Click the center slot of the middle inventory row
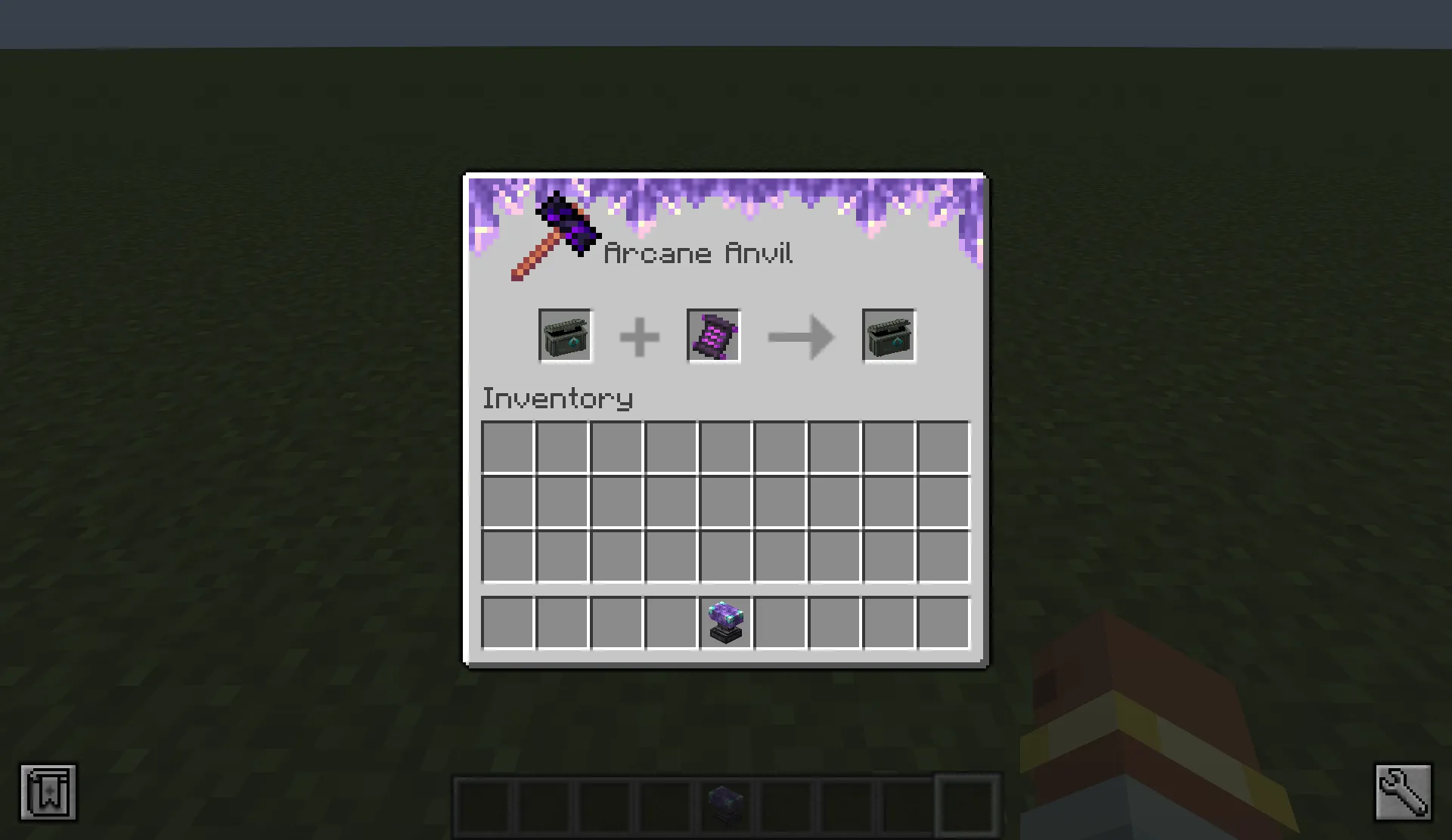Viewport: 1452px width, 840px height. coord(725,501)
